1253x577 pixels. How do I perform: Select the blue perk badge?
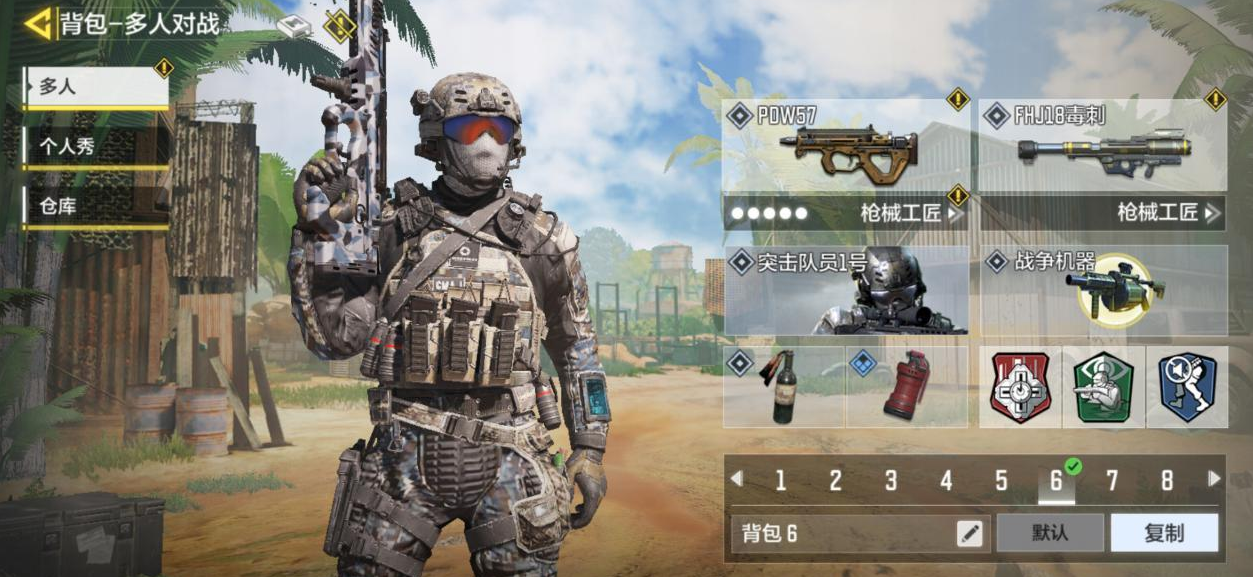[x=1187, y=387]
